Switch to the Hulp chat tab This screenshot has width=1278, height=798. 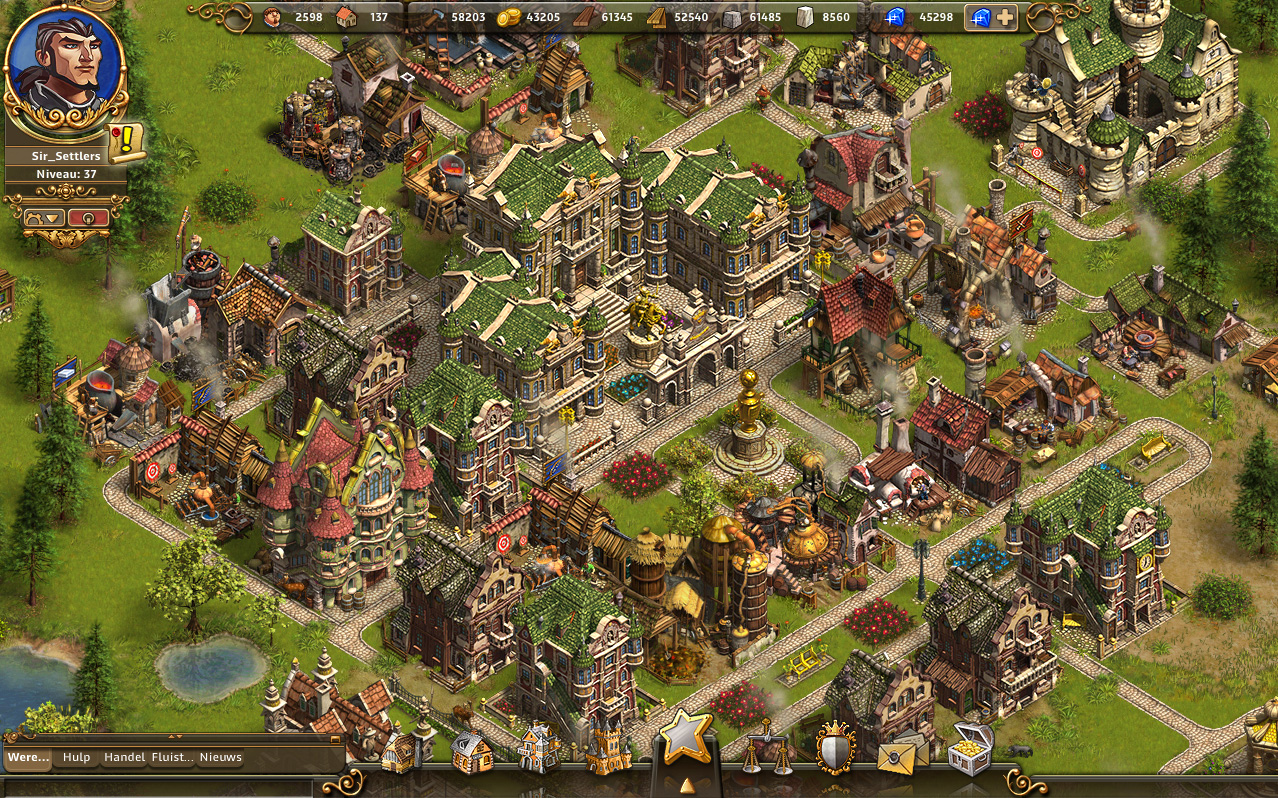76,758
